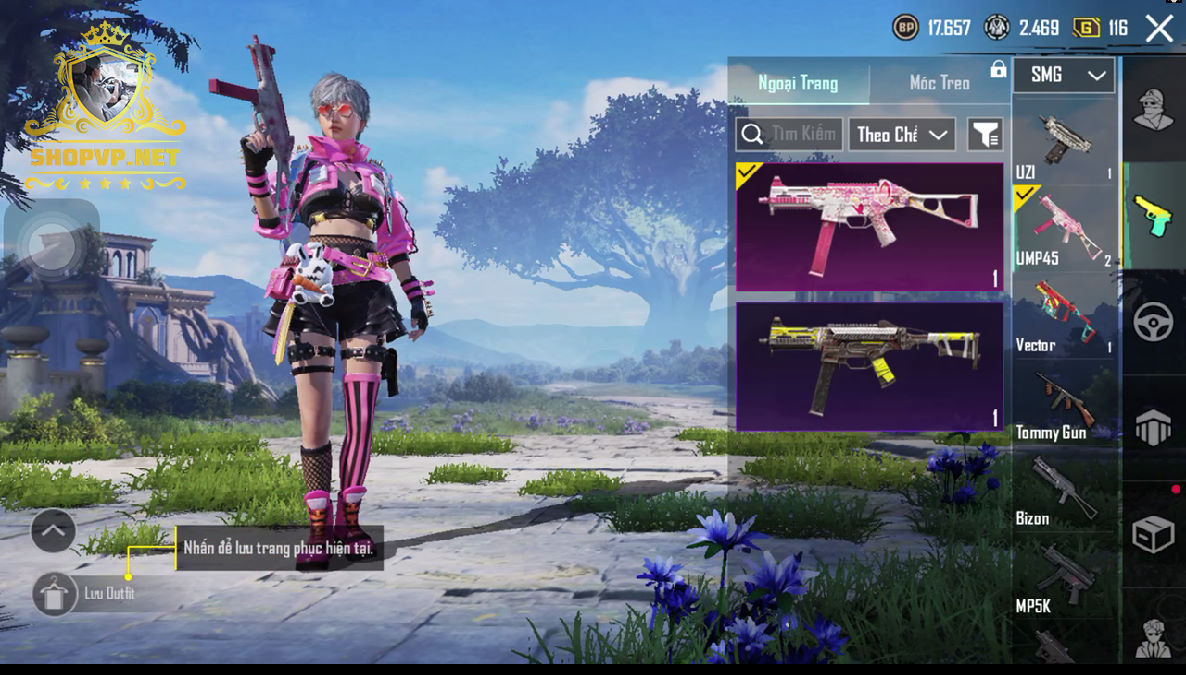Screen dimensions: 1186x675
Task: Switch to the Ngoại Trang tab
Action: 798,83
